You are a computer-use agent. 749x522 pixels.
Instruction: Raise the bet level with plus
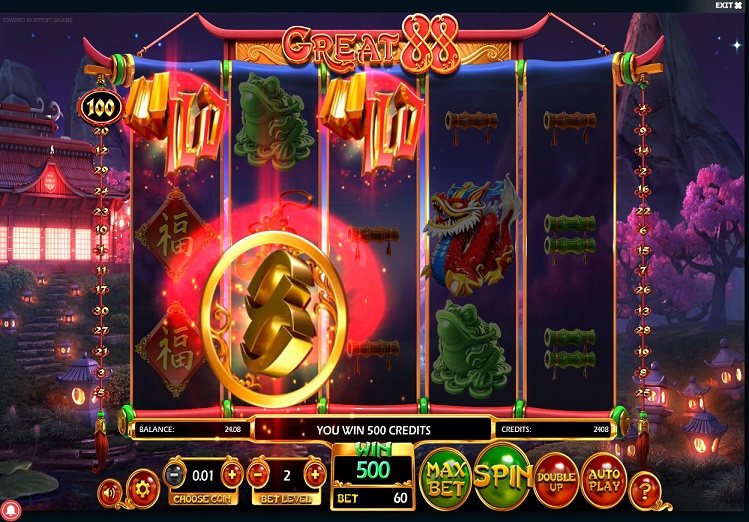pos(314,474)
